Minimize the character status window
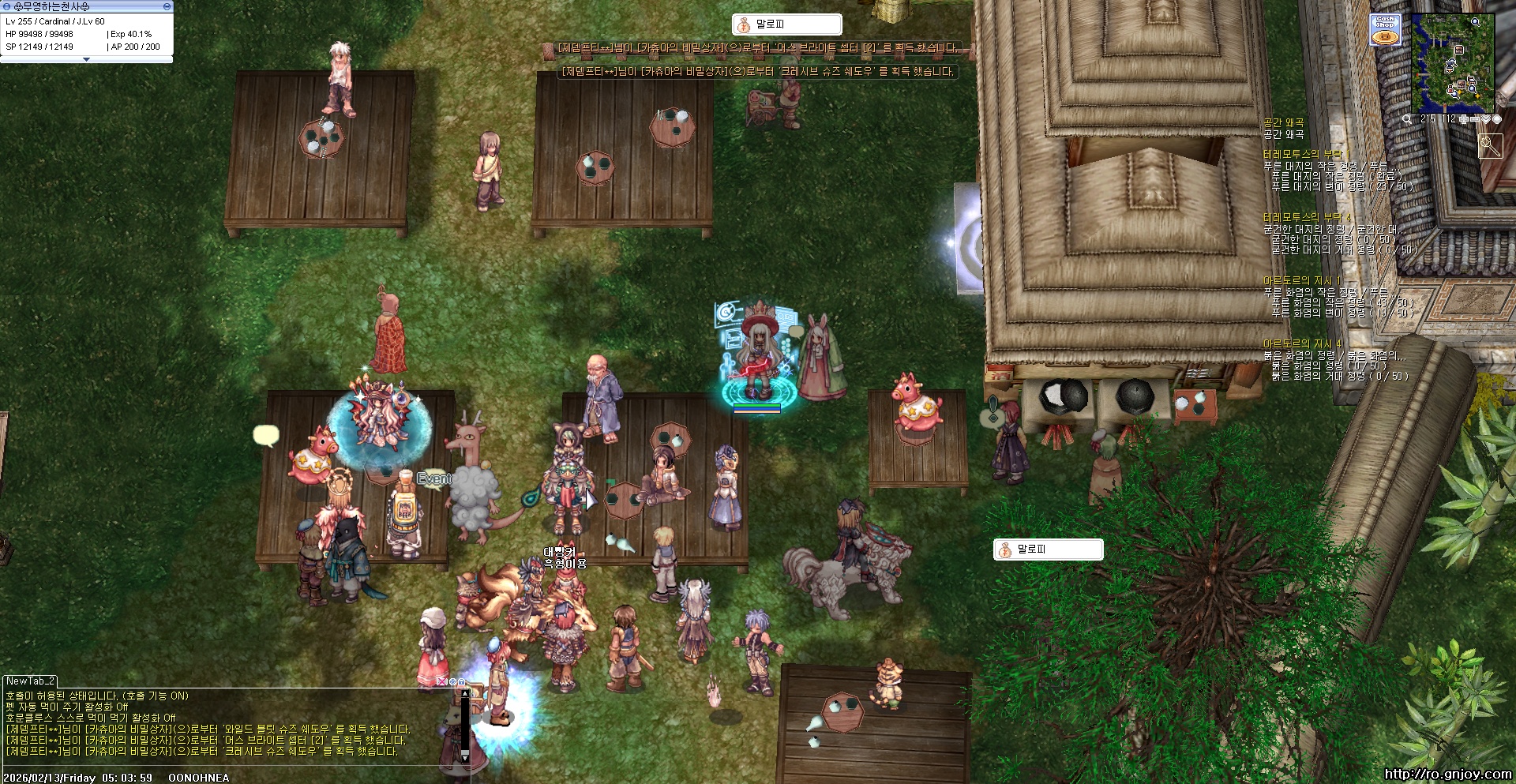Viewport: 1516px width, 784px height. pyautogui.click(x=167, y=6)
